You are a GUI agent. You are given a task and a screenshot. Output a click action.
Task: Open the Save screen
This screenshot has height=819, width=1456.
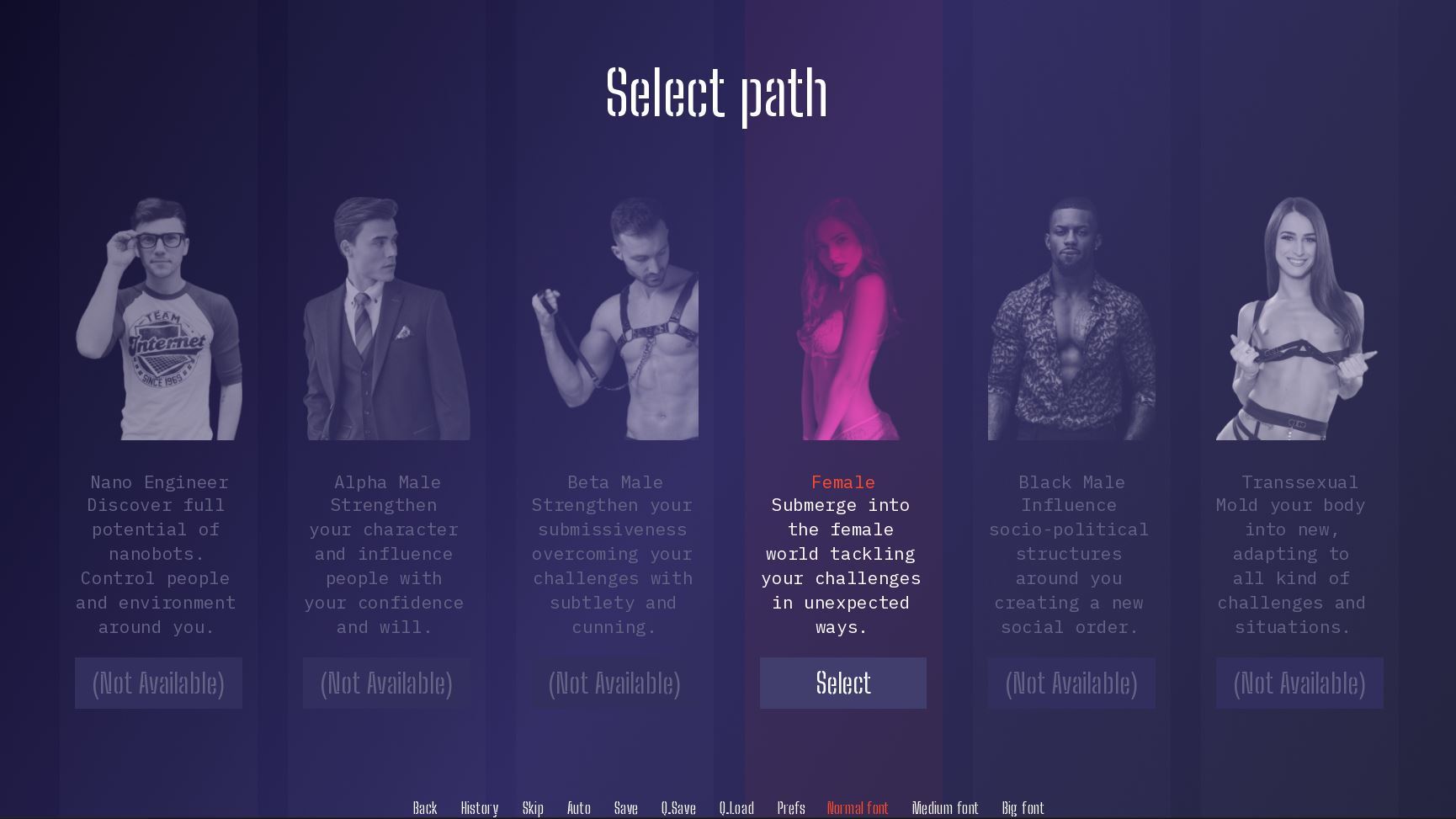[626, 808]
